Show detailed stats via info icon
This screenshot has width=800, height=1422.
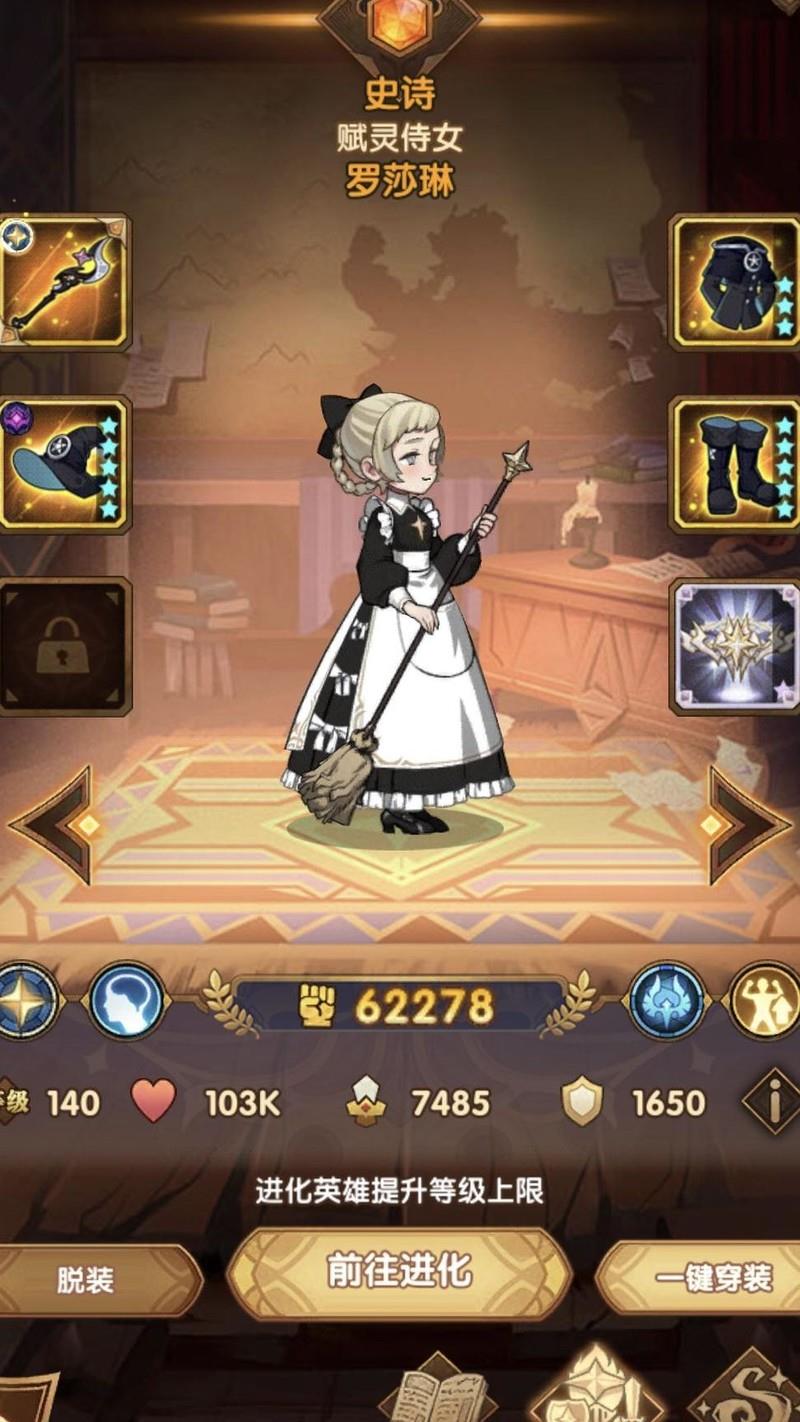click(x=773, y=1102)
